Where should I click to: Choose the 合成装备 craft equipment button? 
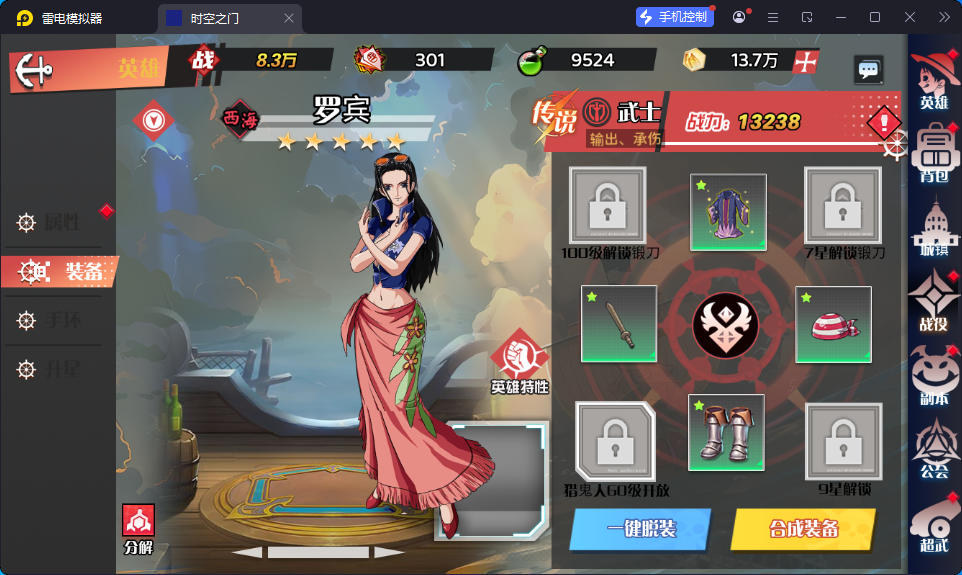pyautogui.click(x=803, y=529)
